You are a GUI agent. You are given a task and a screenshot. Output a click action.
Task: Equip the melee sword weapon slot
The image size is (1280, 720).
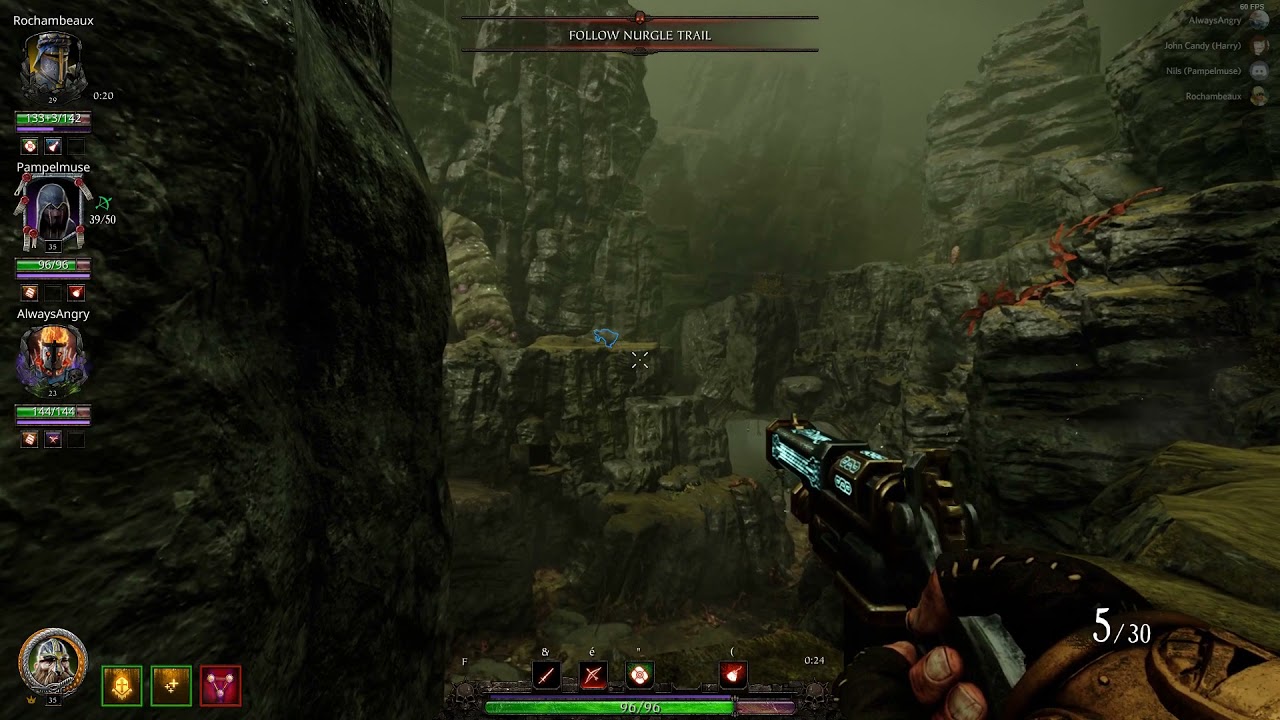(546, 676)
